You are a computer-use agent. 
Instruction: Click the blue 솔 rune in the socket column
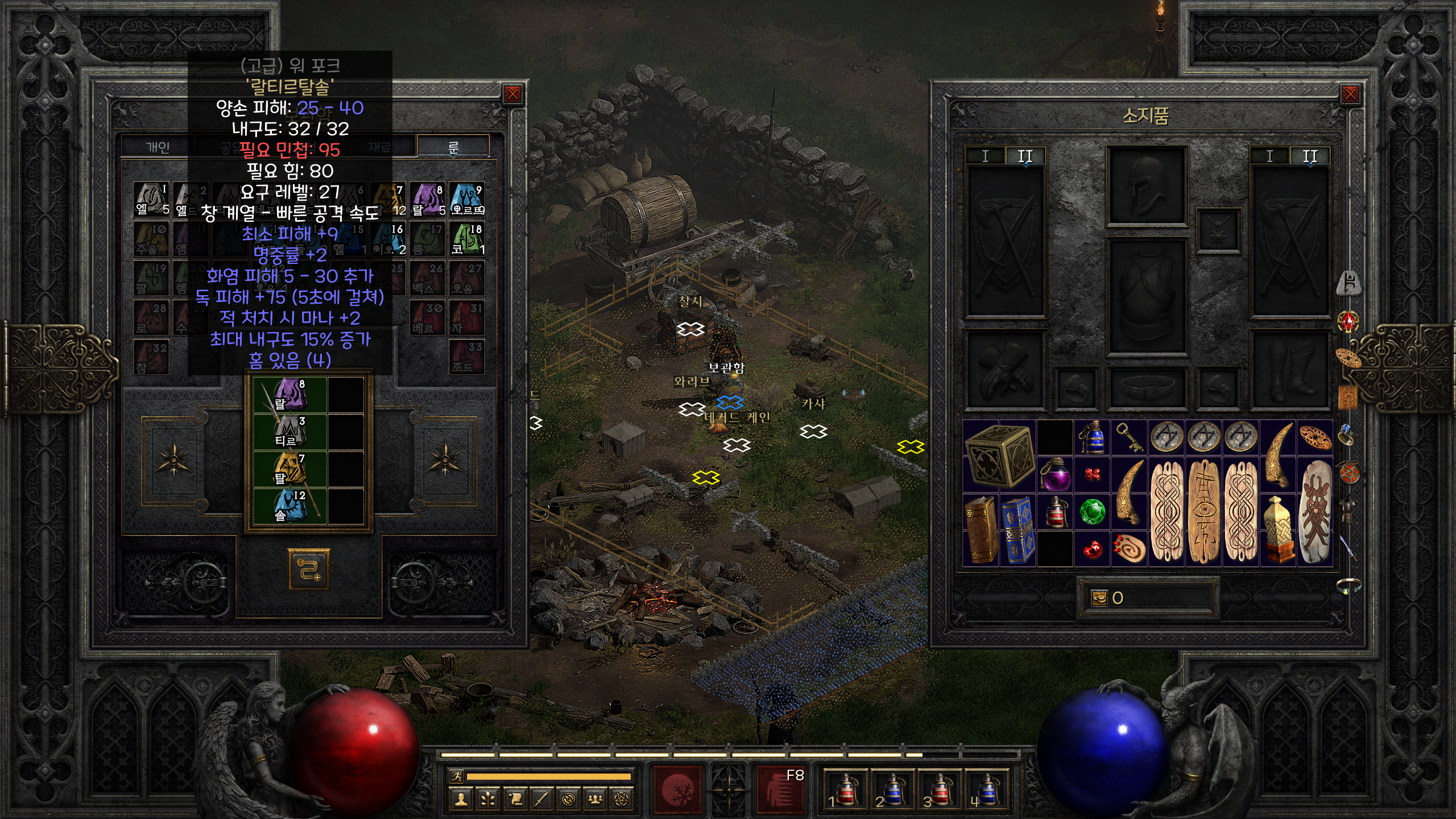(x=290, y=506)
